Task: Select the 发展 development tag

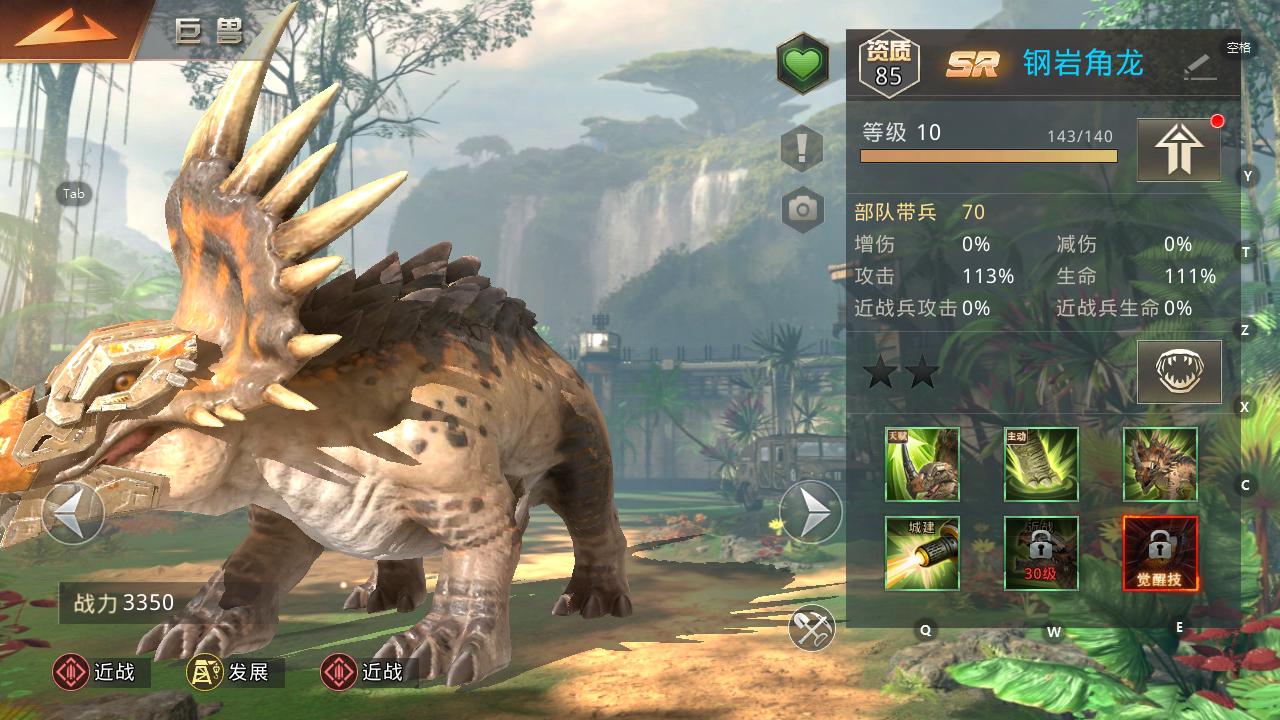Action: (x=235, y=673)
